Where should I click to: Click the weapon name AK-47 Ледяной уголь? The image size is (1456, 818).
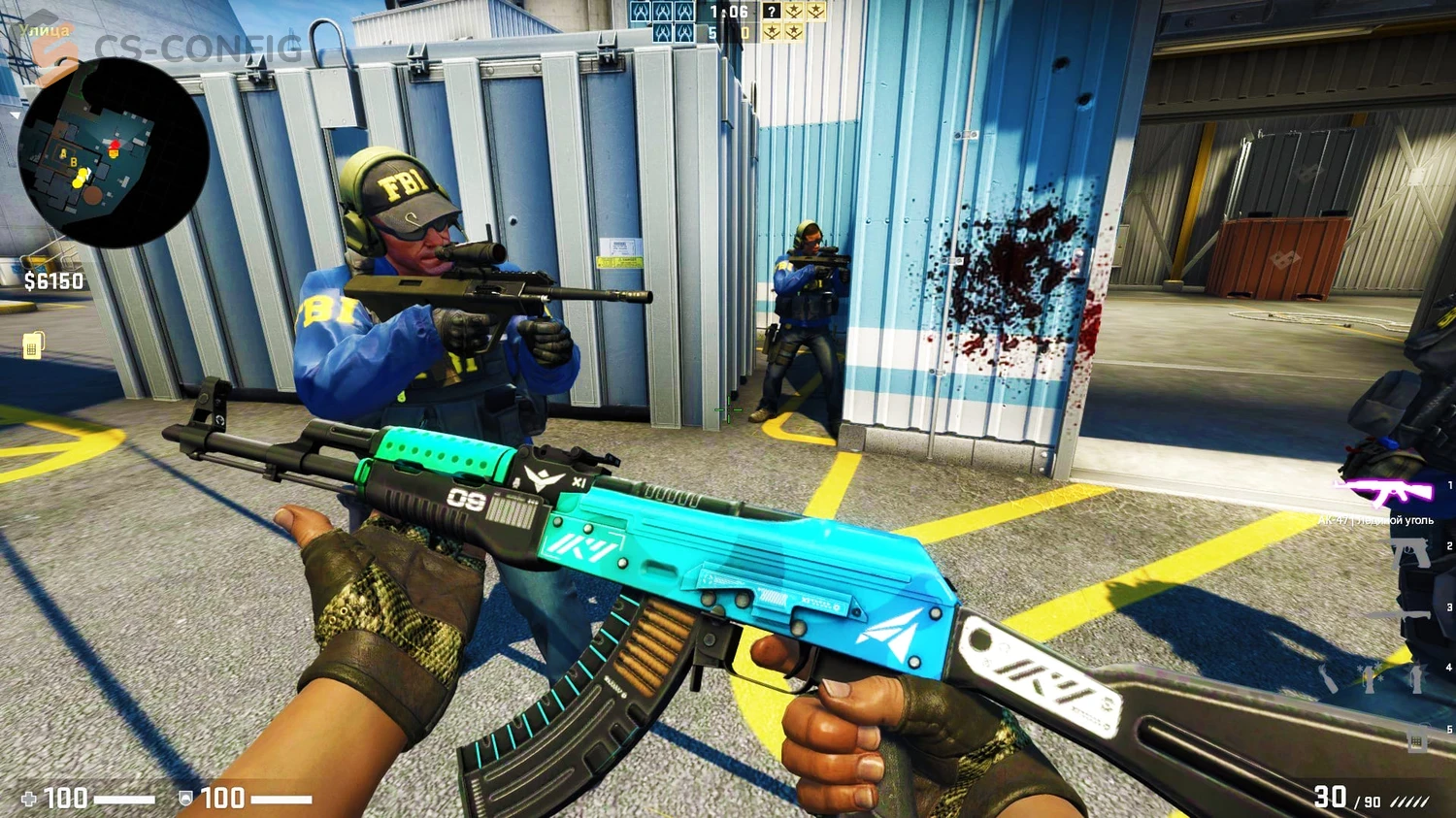click(x=1374, y=521)
